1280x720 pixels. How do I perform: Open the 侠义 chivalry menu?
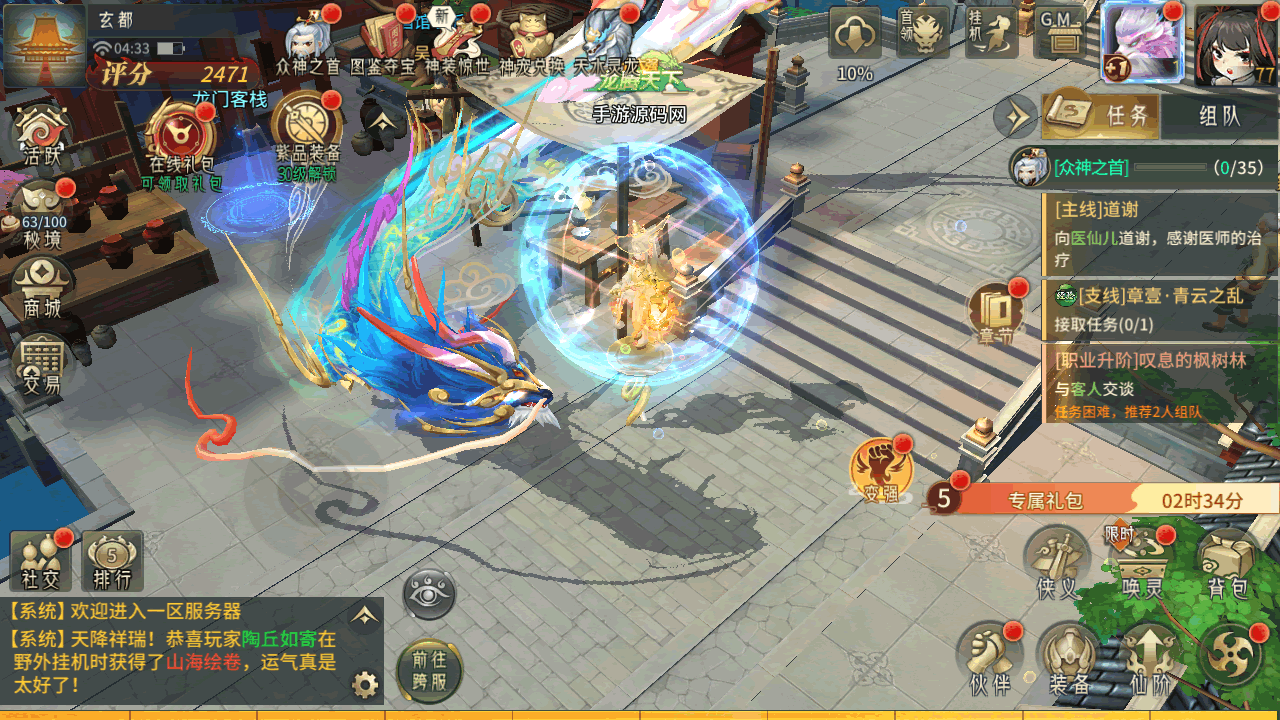pyautogui.click(x=1057, y=564)
